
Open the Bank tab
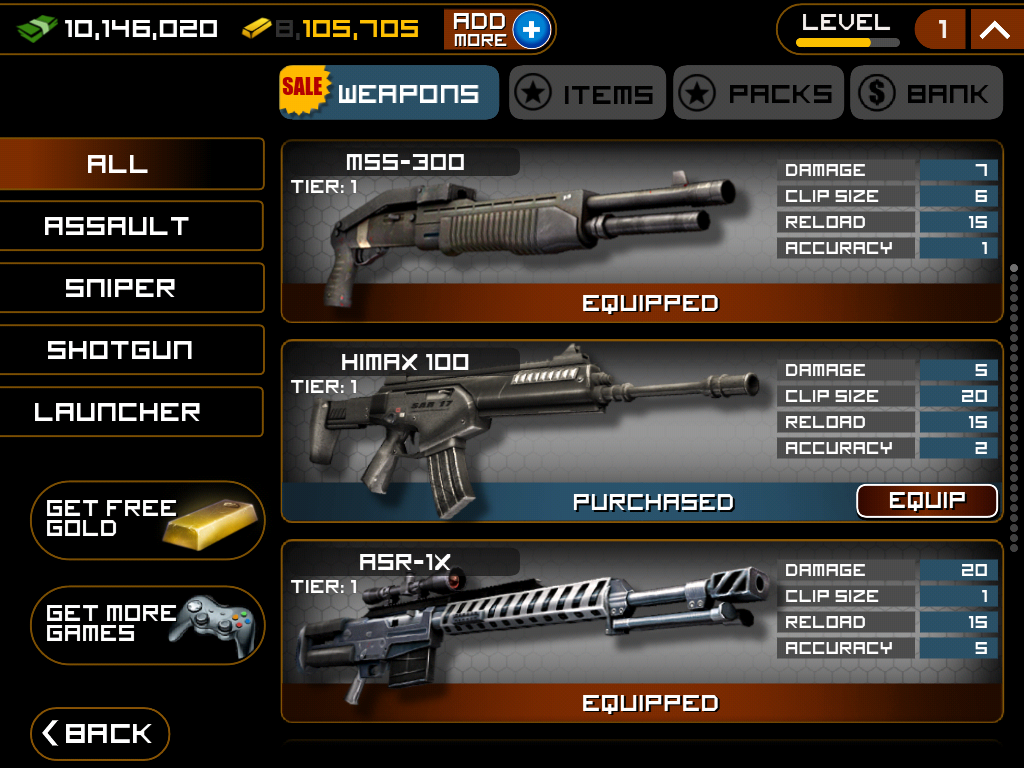(926, 93)
